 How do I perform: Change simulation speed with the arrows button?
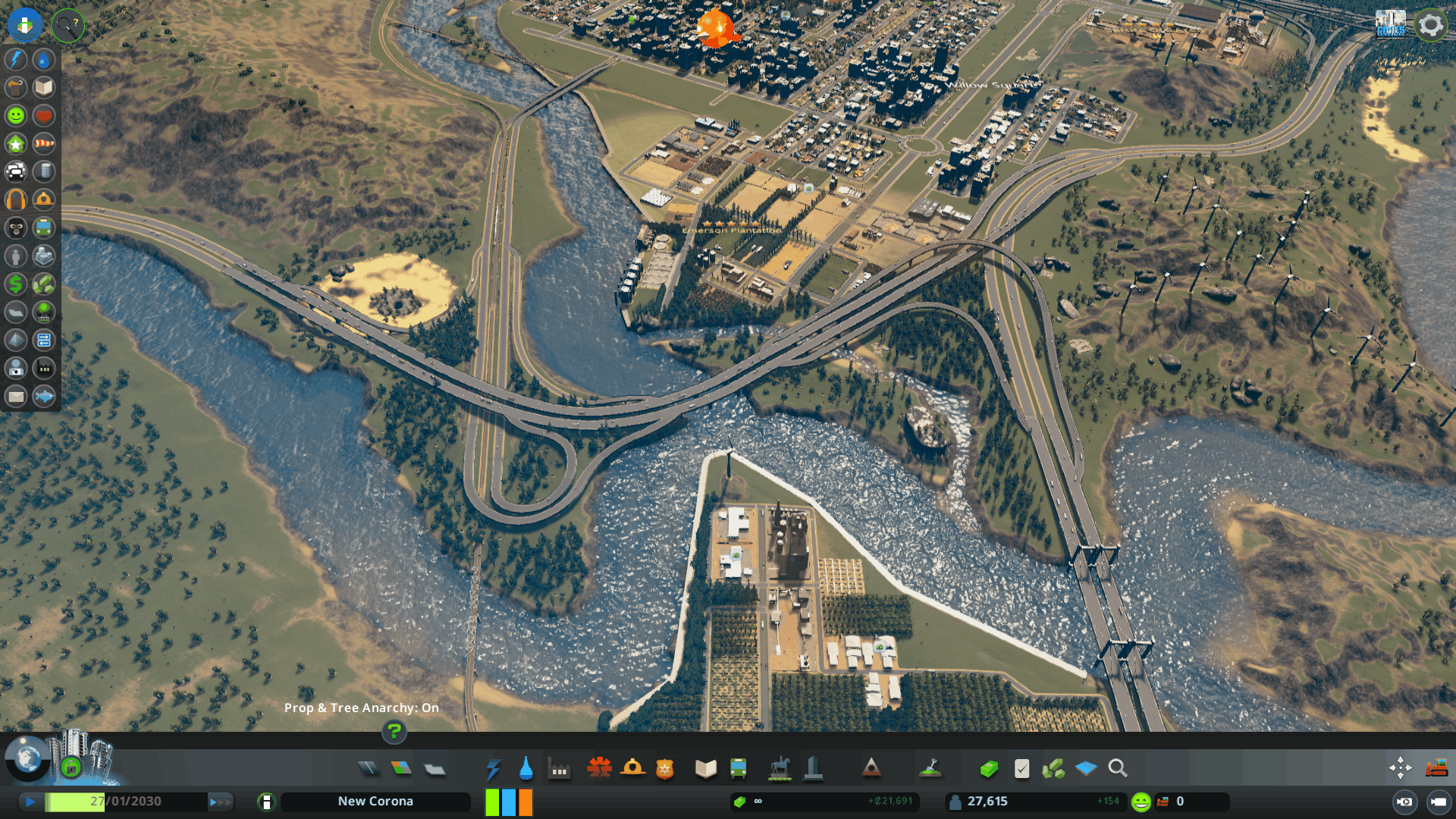220,802
